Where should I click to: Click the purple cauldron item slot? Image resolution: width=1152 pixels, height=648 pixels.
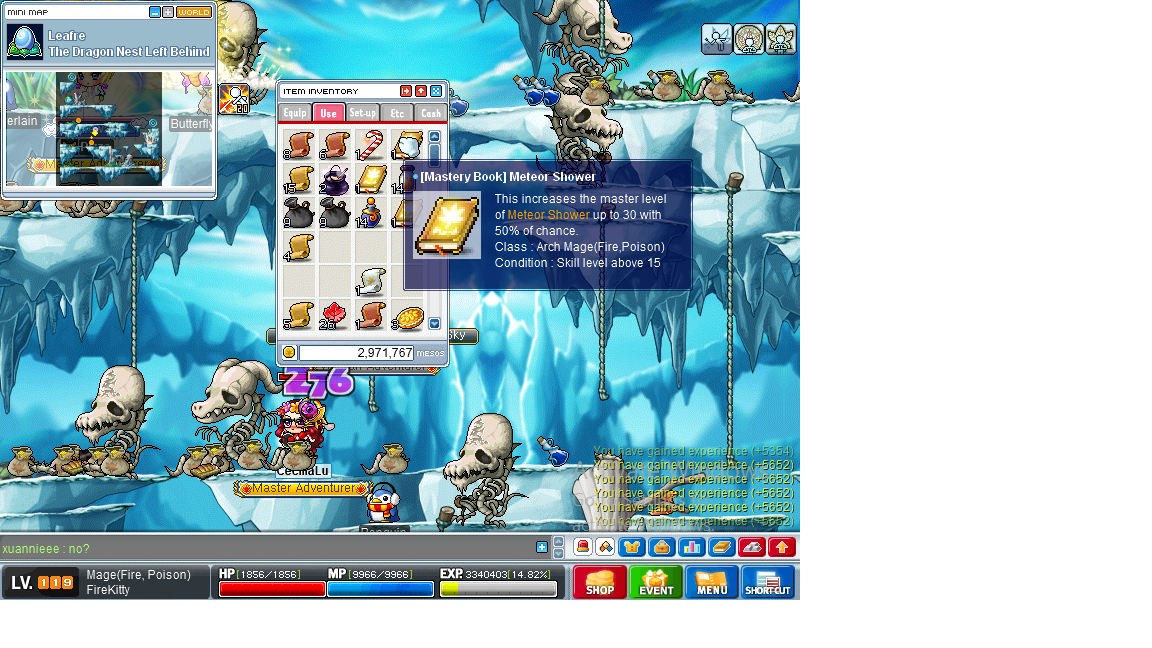[x=334, y=179]
